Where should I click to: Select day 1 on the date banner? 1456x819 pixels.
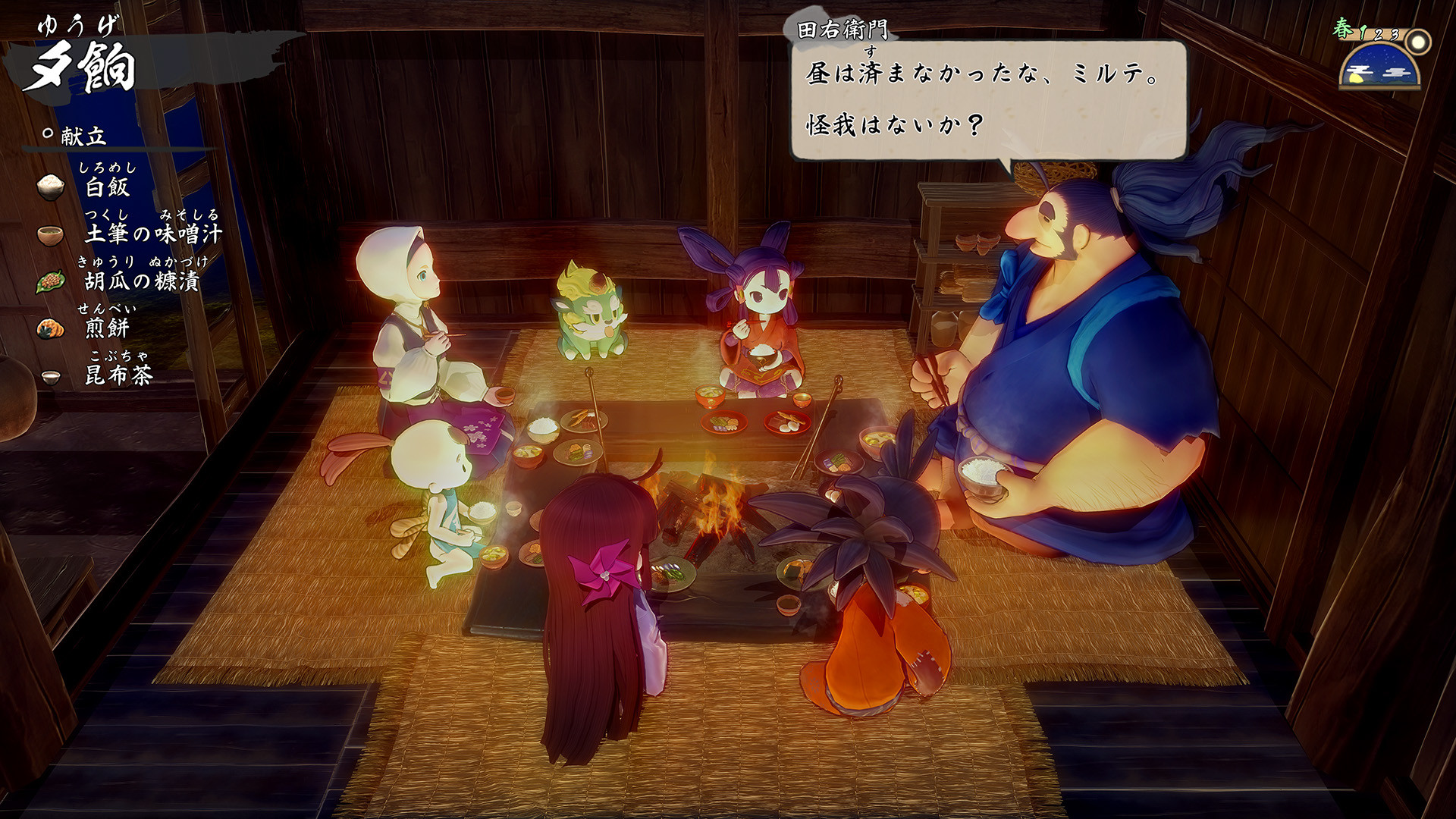tap(1363, 33)
